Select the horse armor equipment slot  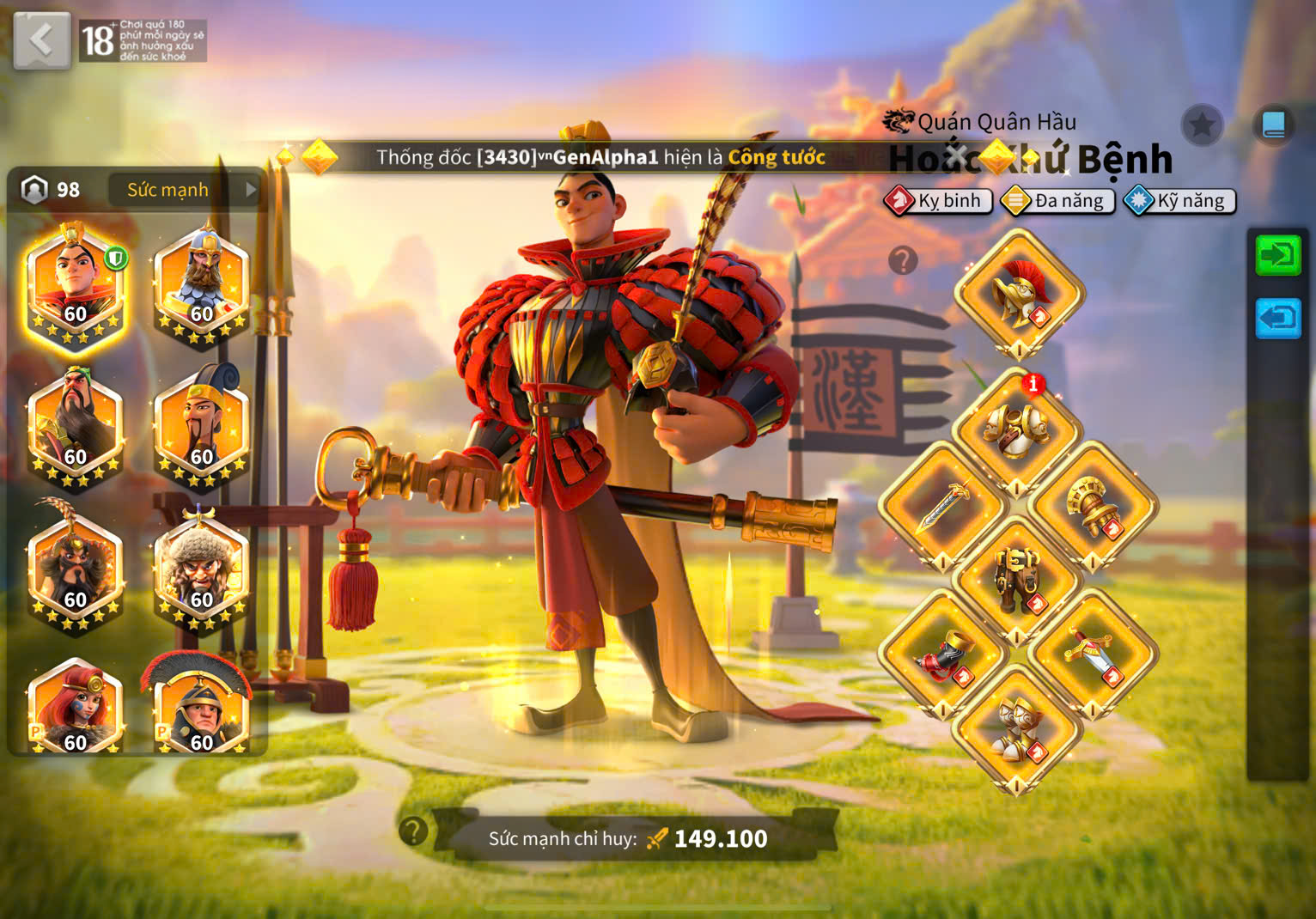coord(1017,580)
